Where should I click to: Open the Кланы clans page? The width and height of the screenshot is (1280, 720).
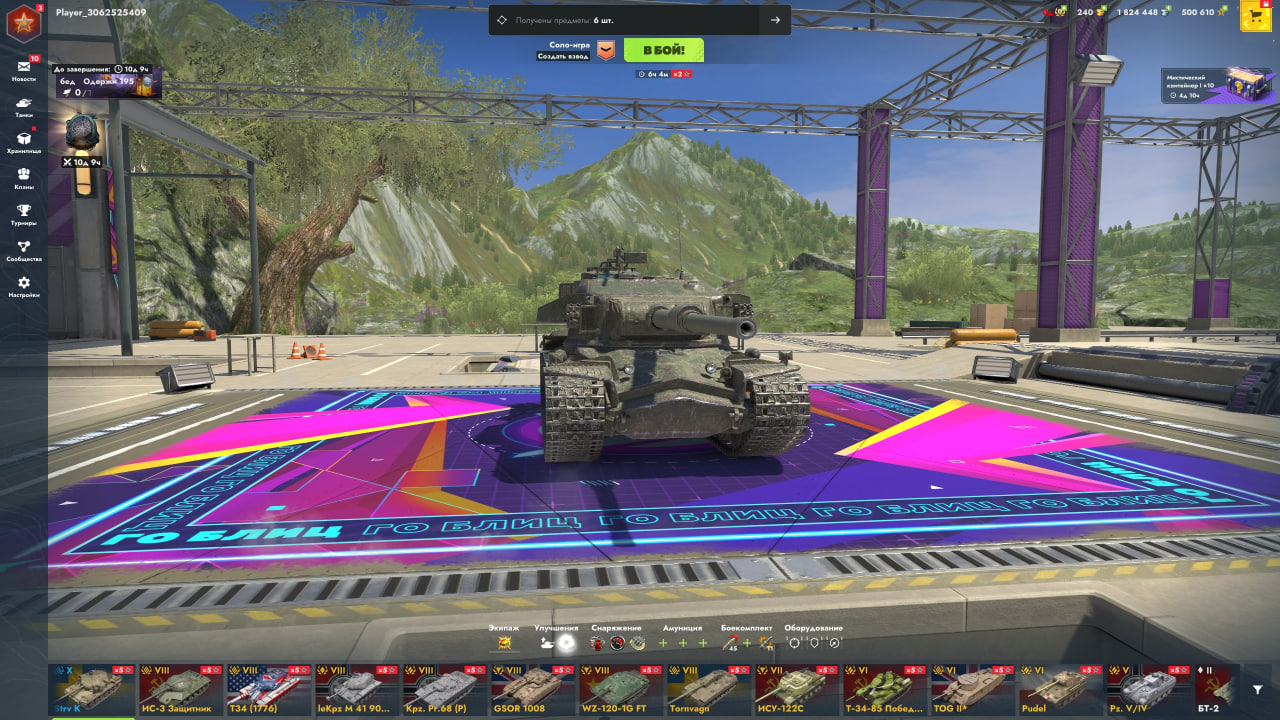[24, 179]
